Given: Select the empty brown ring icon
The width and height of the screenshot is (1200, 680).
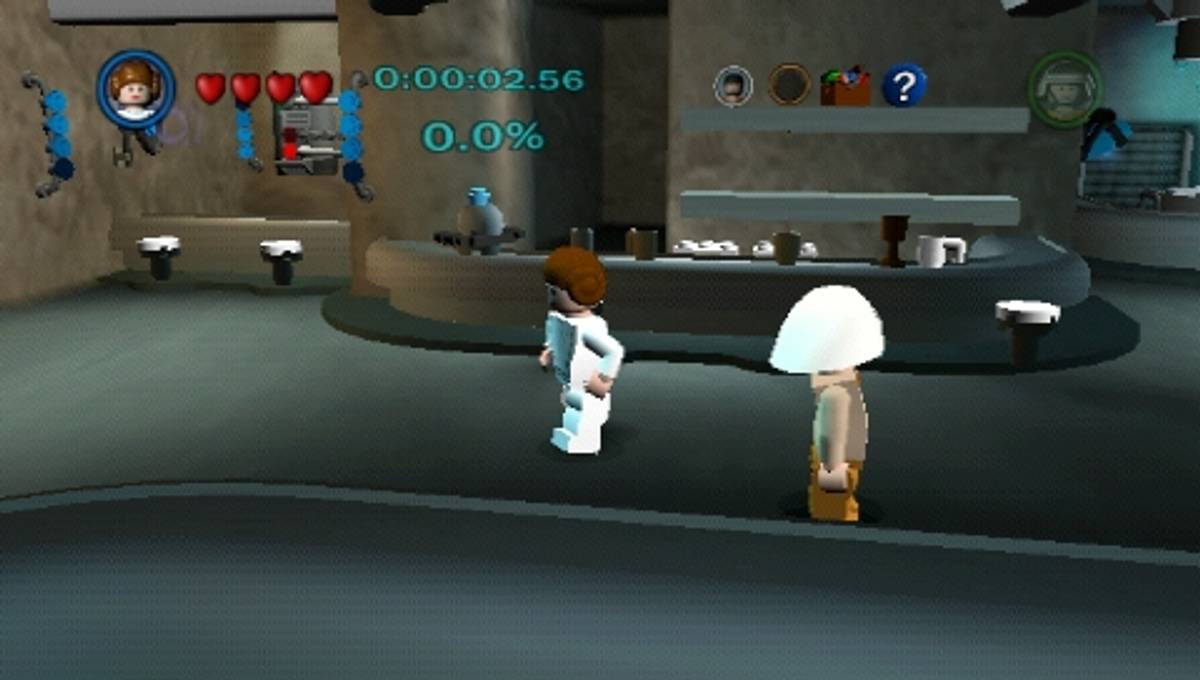Looking at the screenshot, I should pyautogui.click(x=789, y=85).
